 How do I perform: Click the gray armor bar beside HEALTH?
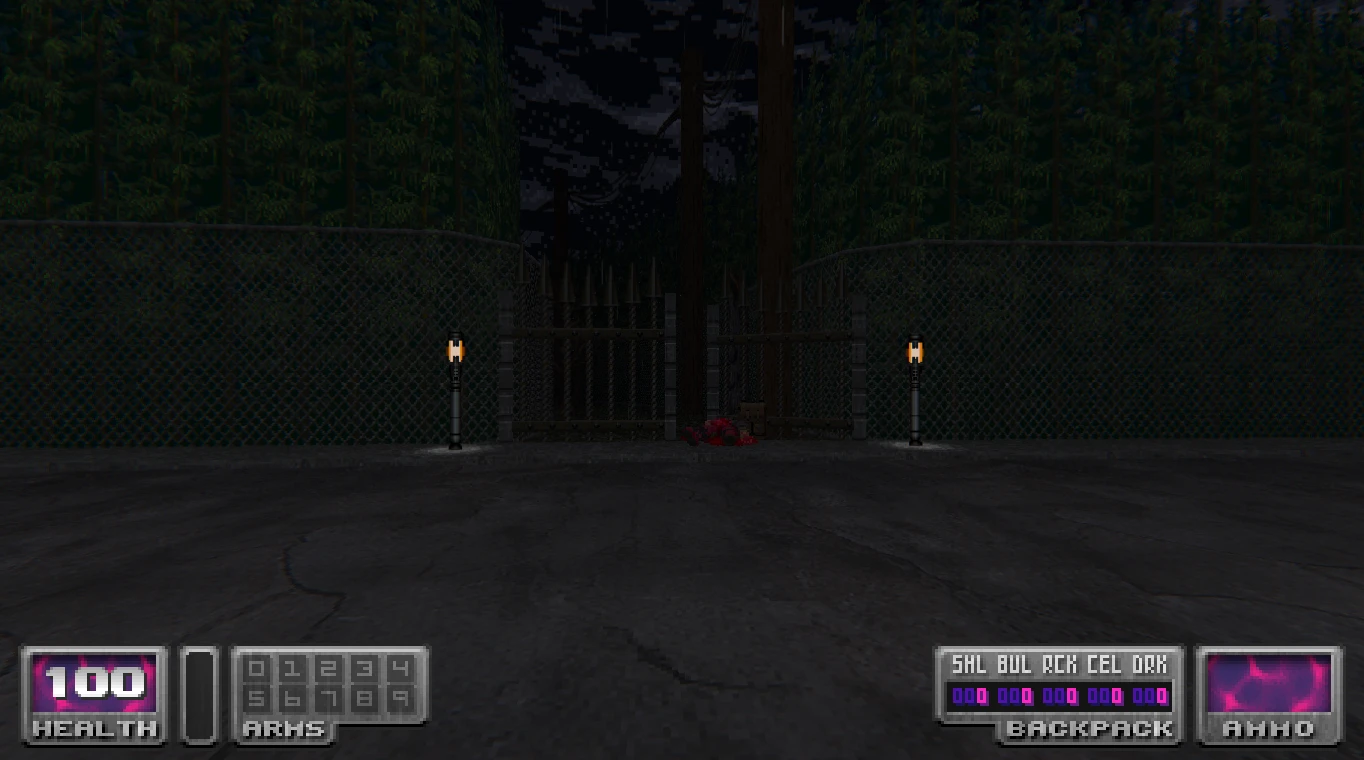point(199,695)
